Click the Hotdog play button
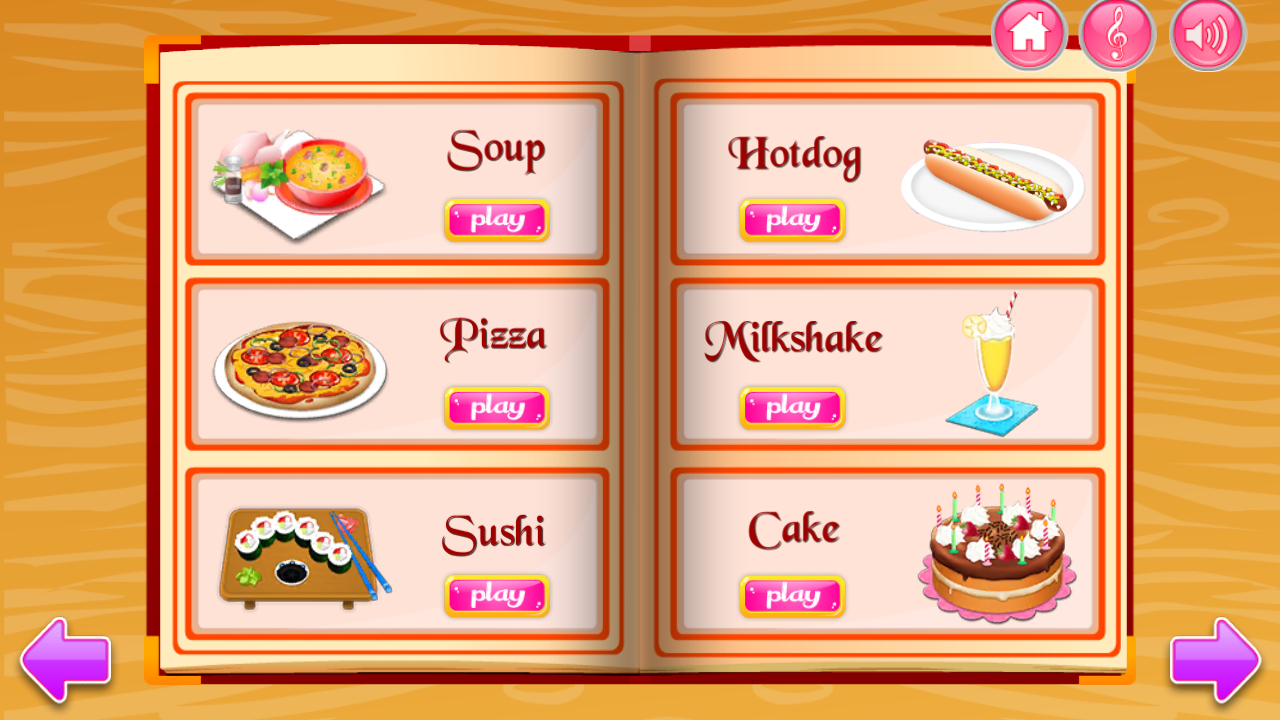 pos(791,220)
